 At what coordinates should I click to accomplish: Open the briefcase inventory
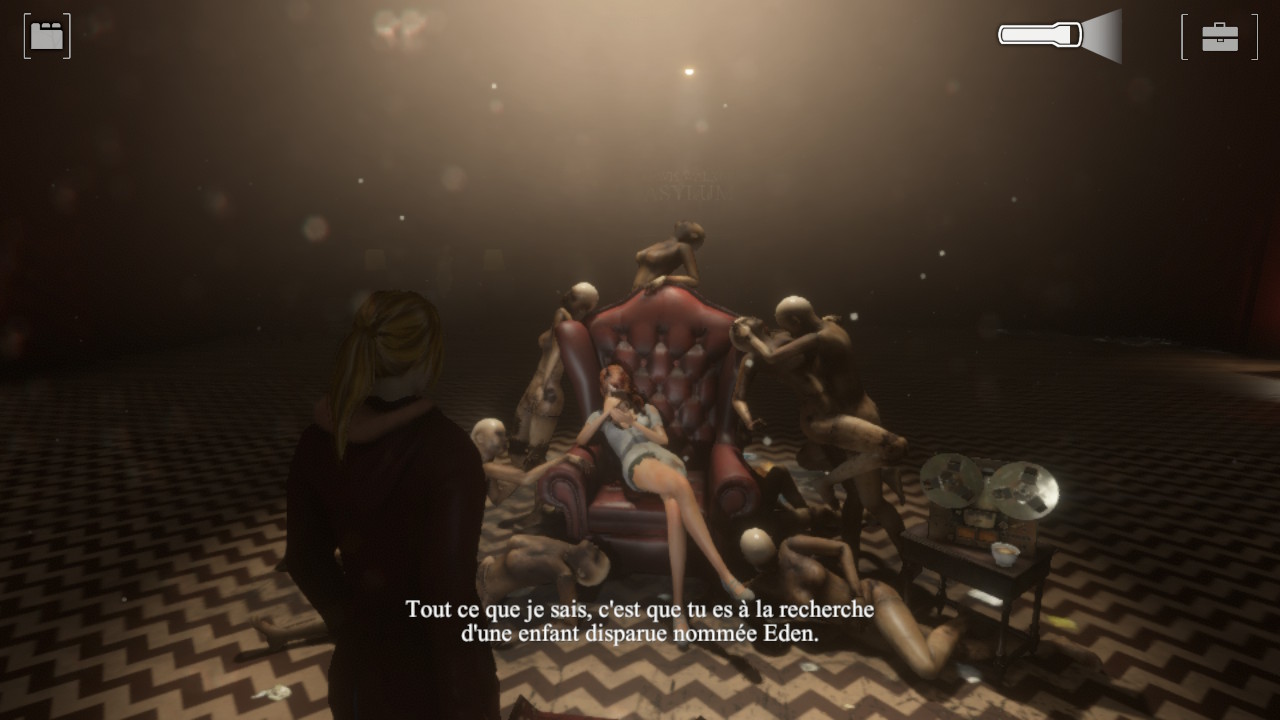tap(1219, 37)
